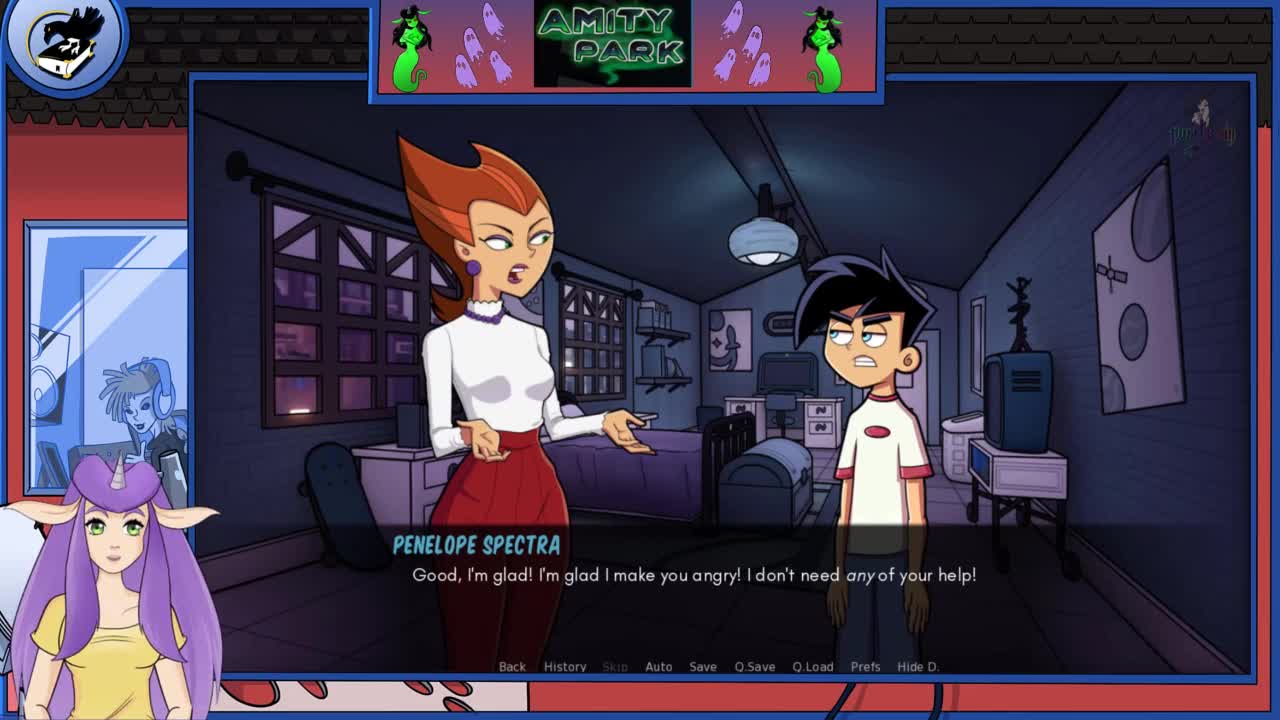
Task: Hide the dialogue box with Hide D.
Action: pyautogui.click(x=918, y=667)
